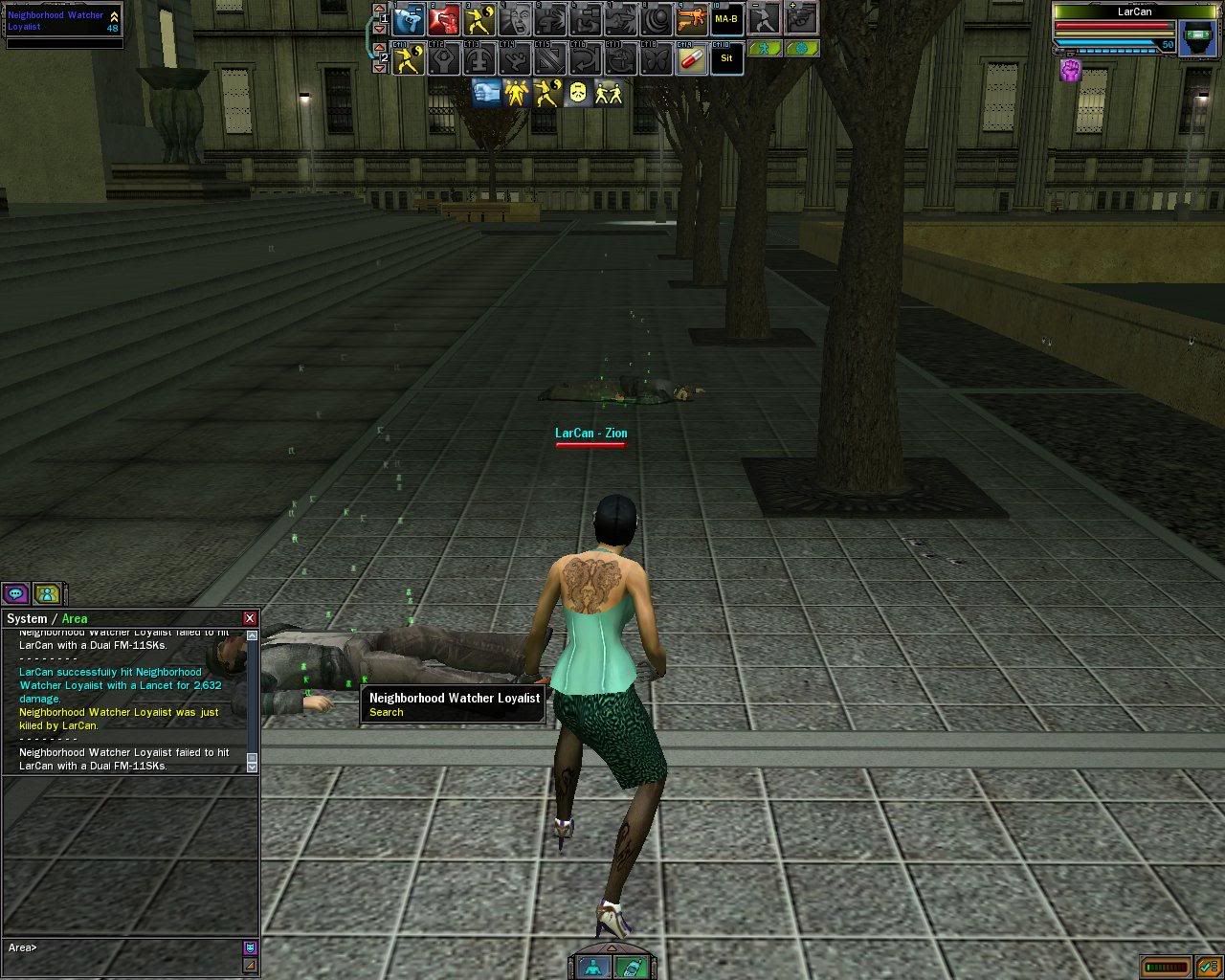This screenshot has height=980, width=1225.
Task: Trigger the screaming face ability
Action: (x=516, y=19)
